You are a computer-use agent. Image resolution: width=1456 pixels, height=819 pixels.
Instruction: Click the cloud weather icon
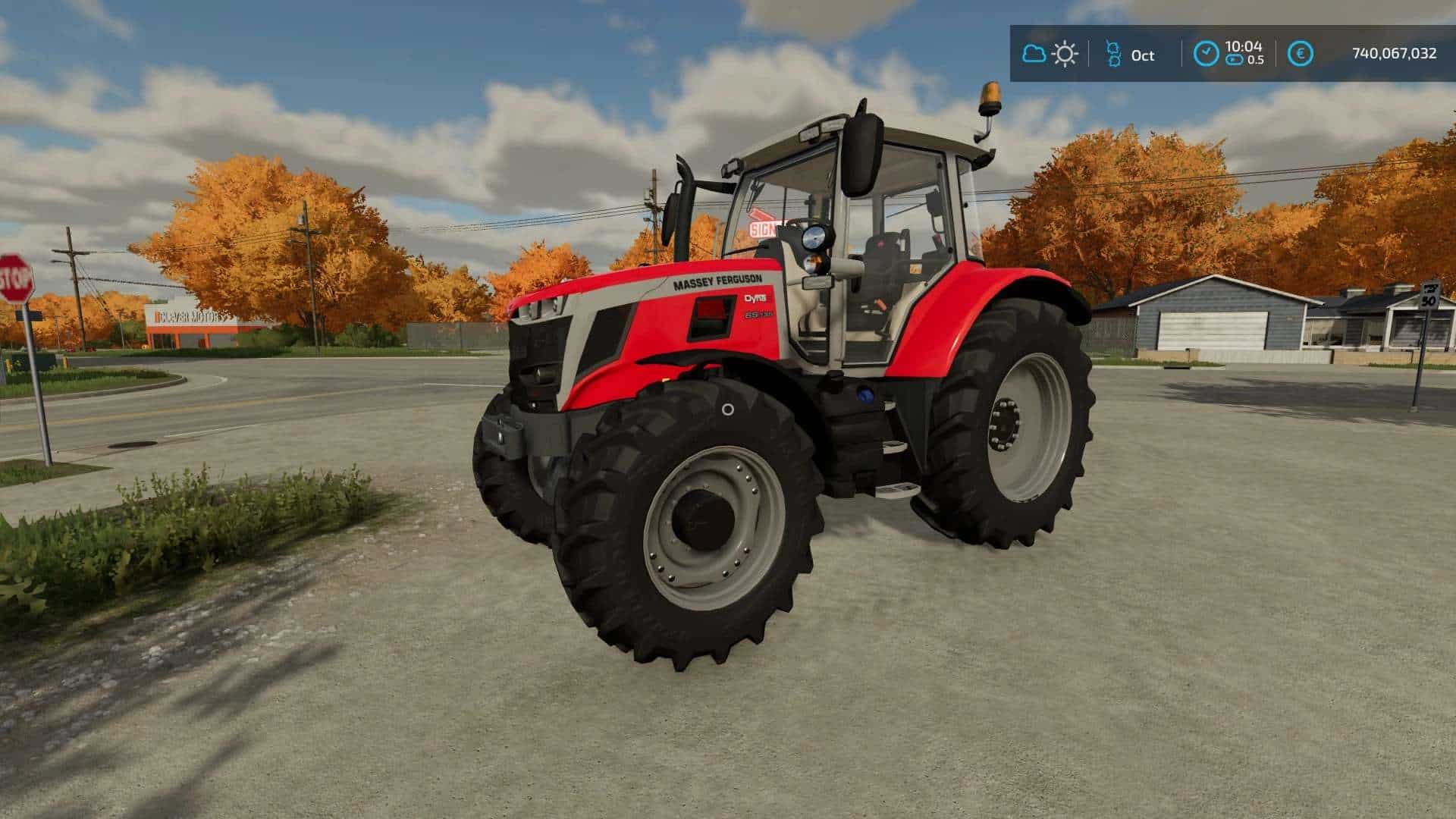(x=1033, y=54)
